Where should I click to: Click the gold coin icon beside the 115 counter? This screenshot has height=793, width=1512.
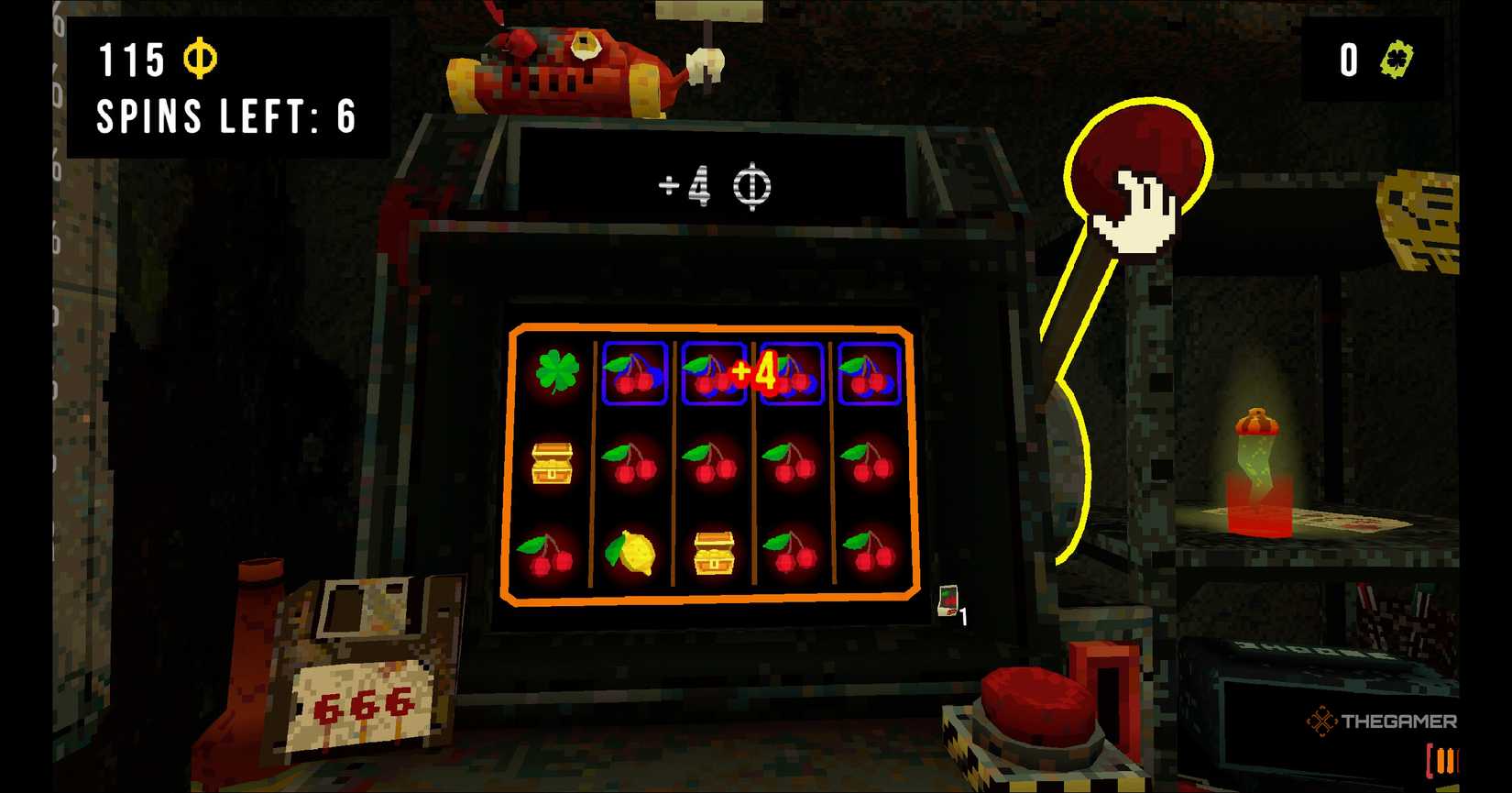(200, 58)
